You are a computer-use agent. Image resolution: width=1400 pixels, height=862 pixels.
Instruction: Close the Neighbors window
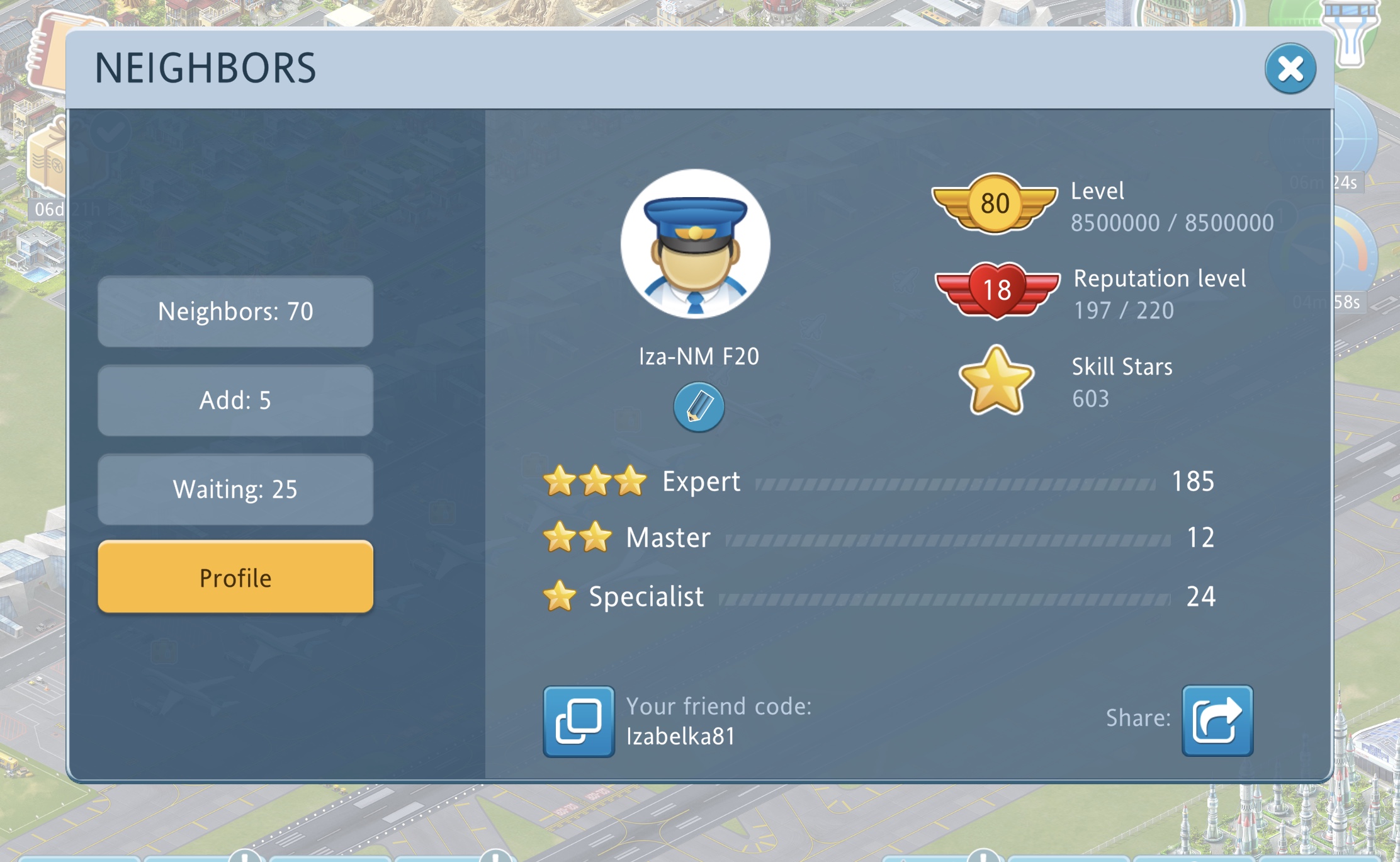point(1290,69)
